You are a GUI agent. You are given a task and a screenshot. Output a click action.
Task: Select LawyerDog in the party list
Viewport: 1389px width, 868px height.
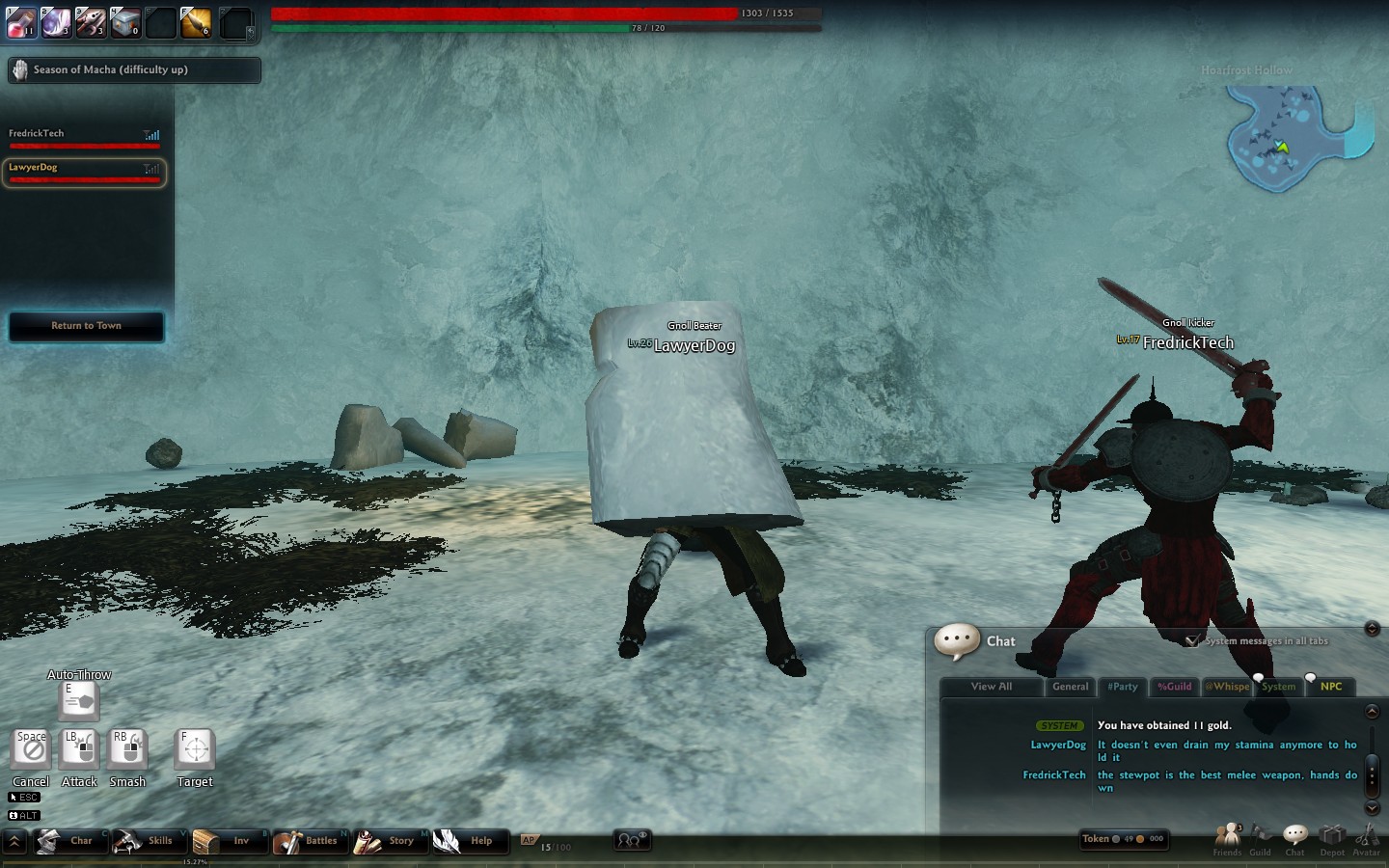tap(85, 172)
